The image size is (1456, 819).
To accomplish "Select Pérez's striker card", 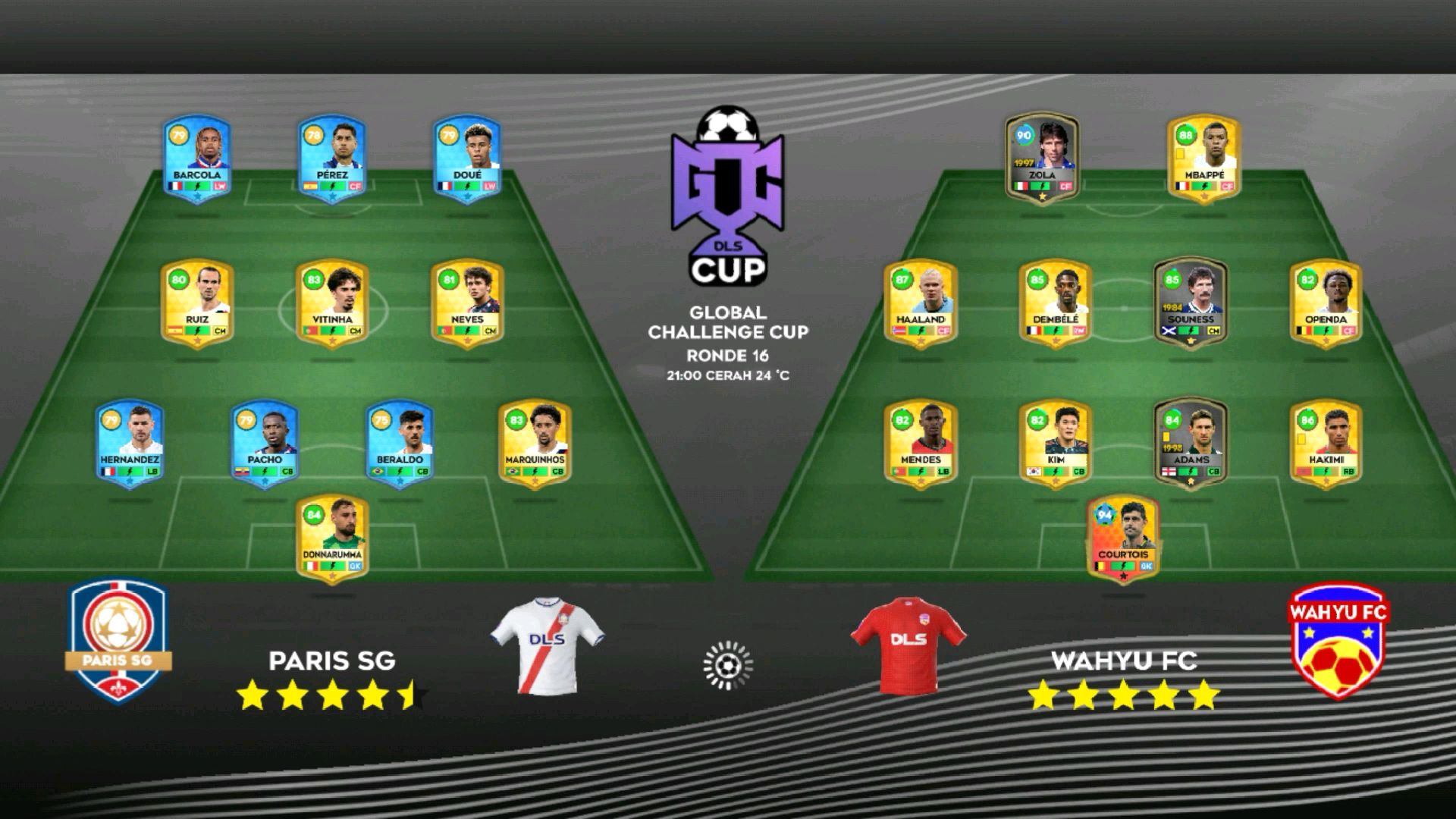I will [x=332, y=158].
